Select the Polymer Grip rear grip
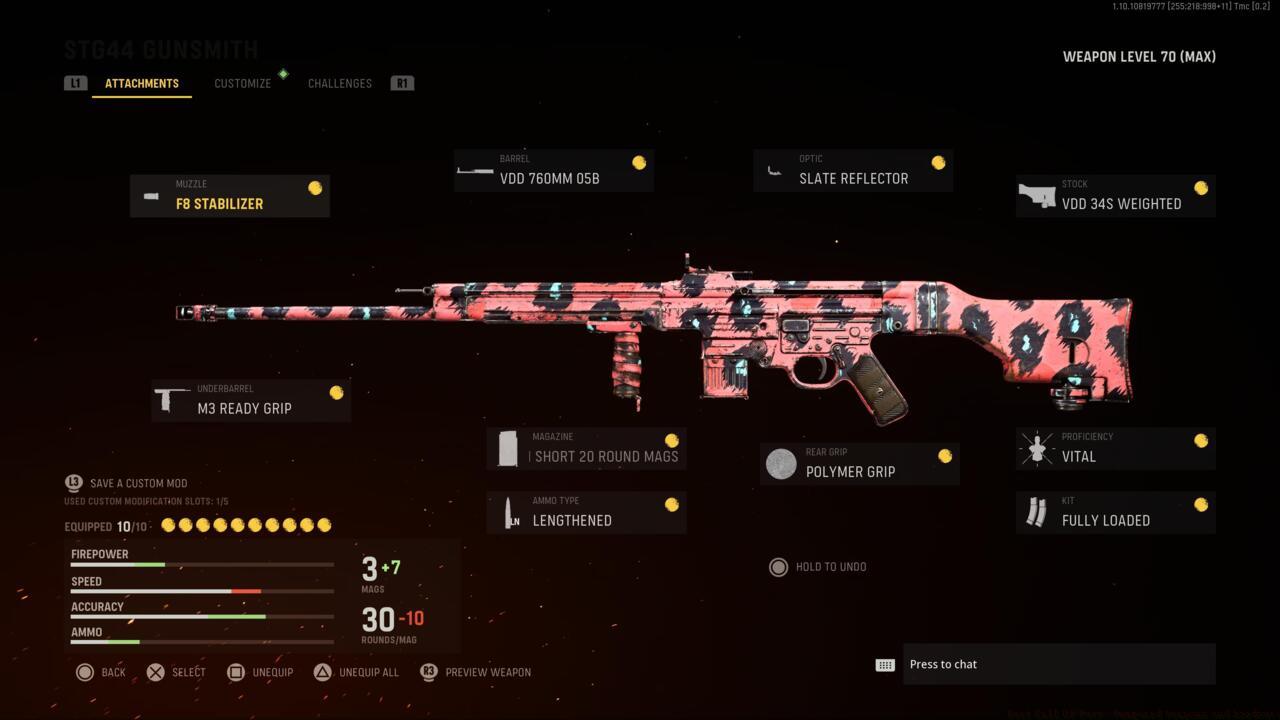Image resolution: width=1280 pixels, height=720 pixels. pos(859,463)
